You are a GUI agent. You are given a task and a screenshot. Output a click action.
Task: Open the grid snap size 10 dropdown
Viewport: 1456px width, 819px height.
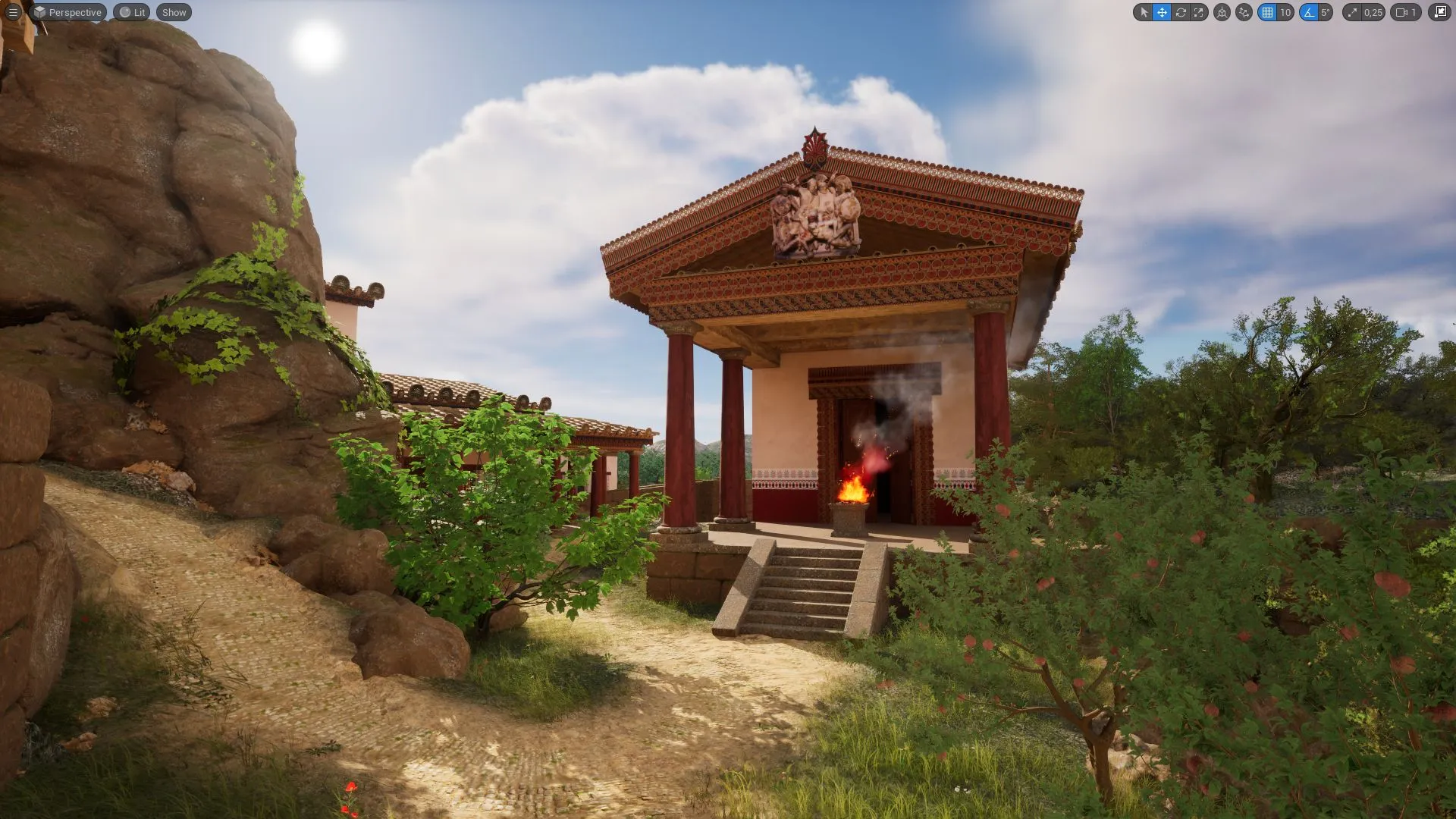(1285, 12)
